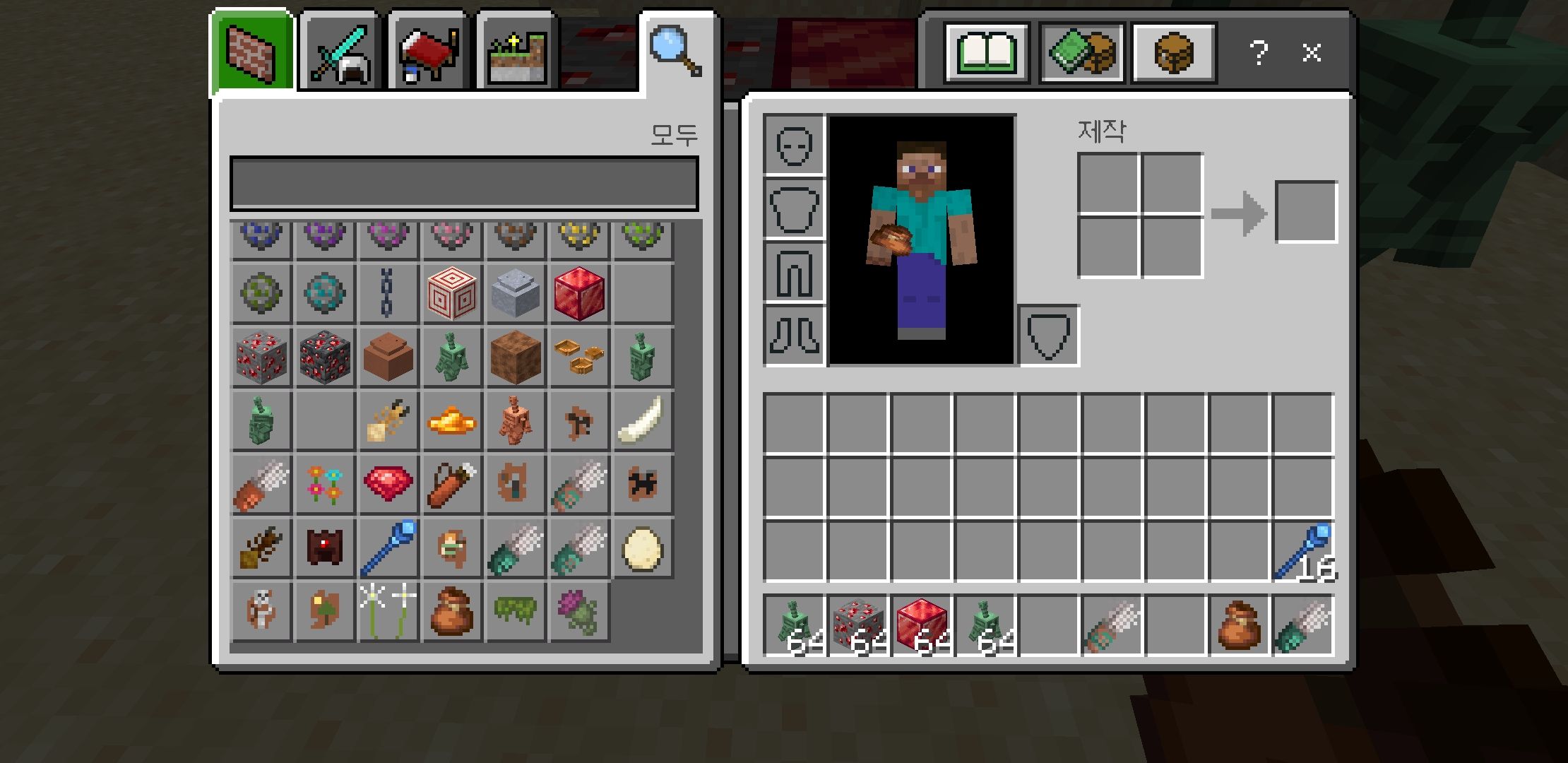Close the inventory screen
This screenshot has height=763, width=1568.
(x=1312, y=53)
